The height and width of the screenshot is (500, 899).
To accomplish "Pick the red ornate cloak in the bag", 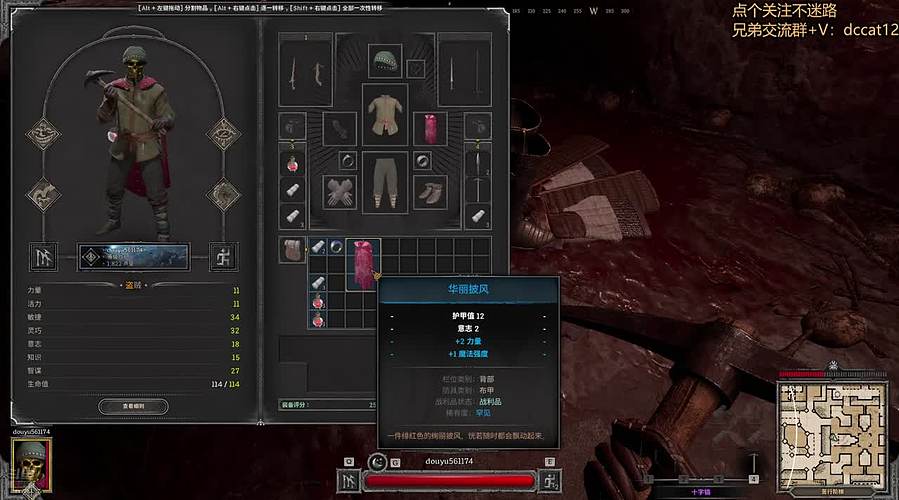I will 361,263.
